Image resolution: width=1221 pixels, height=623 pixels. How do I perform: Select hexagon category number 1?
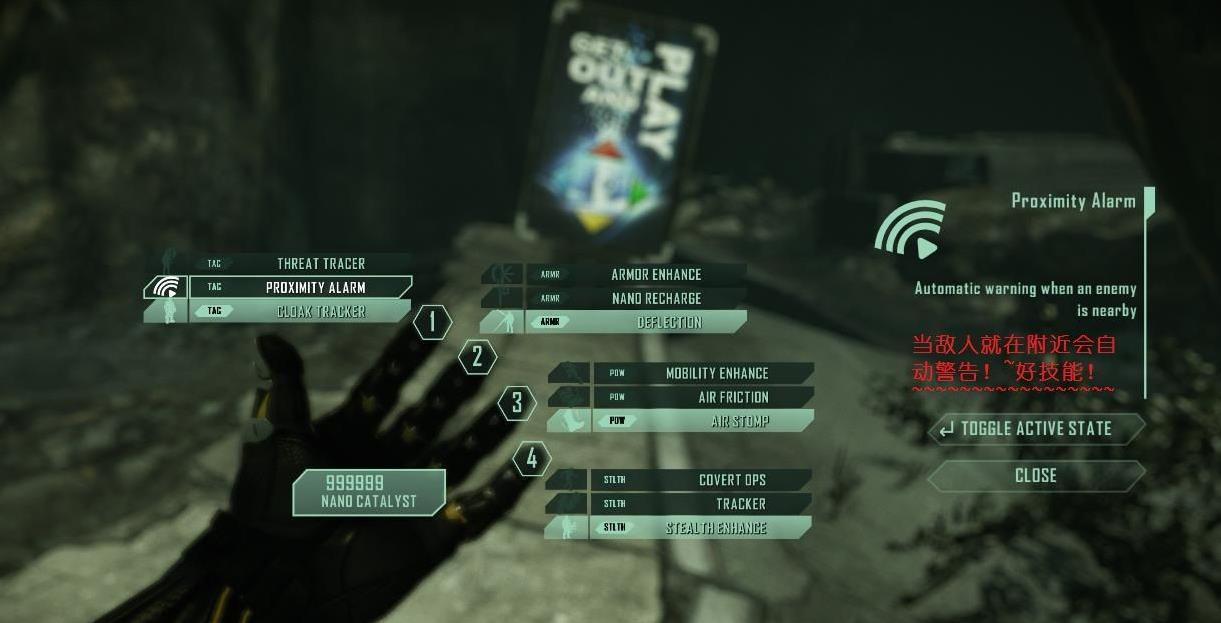click(432, 322)
